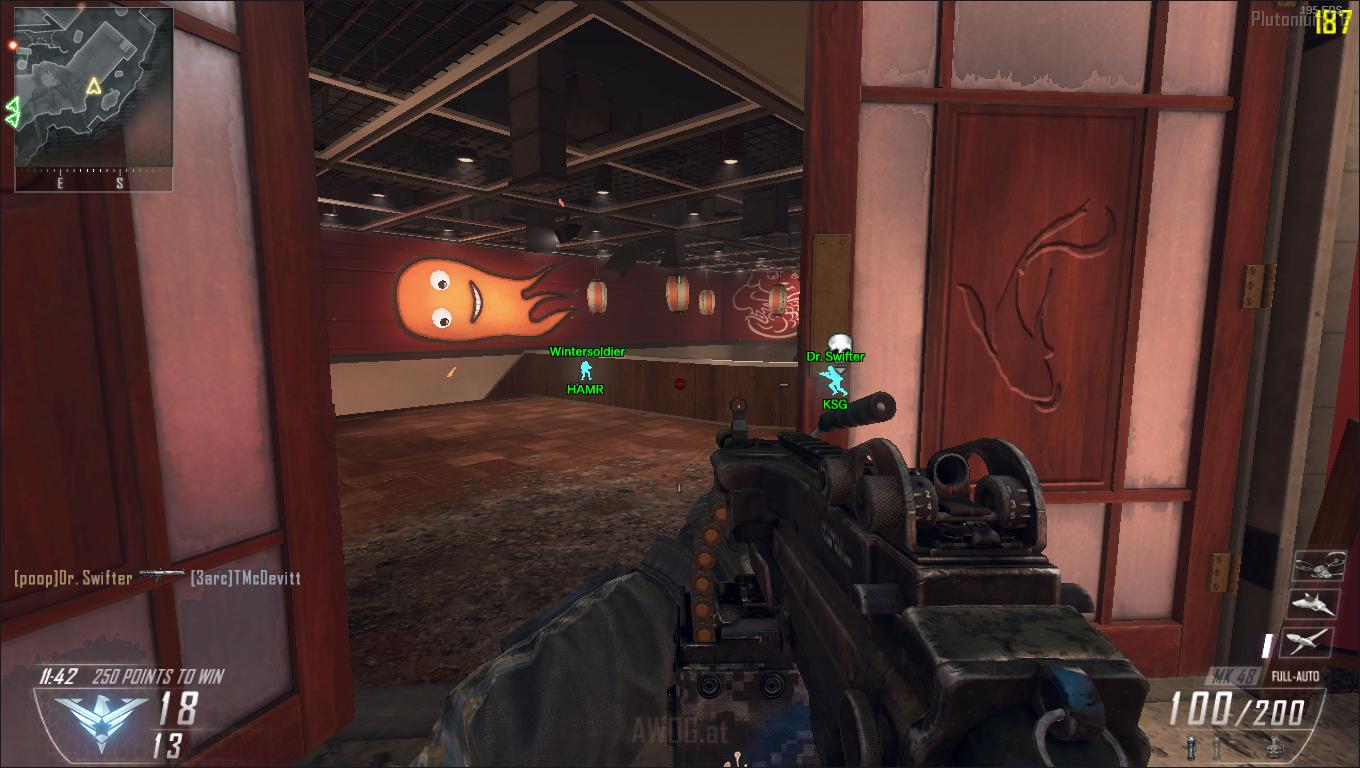Click the compass strip under the minimap
This screenshot has width=1360, height=768.
click(92, 181)
